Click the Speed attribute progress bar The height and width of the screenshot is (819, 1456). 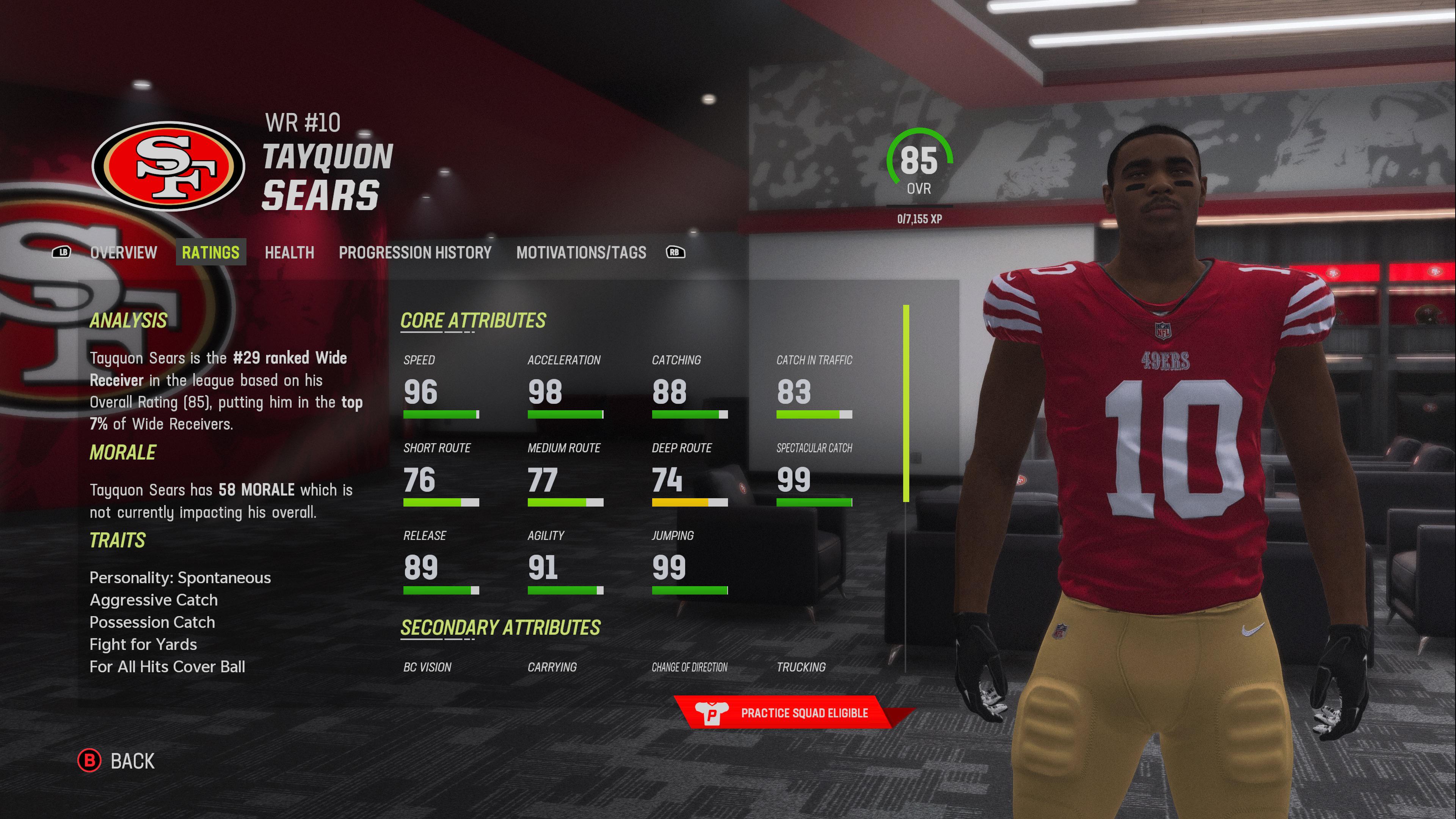[x=441, y=414]
